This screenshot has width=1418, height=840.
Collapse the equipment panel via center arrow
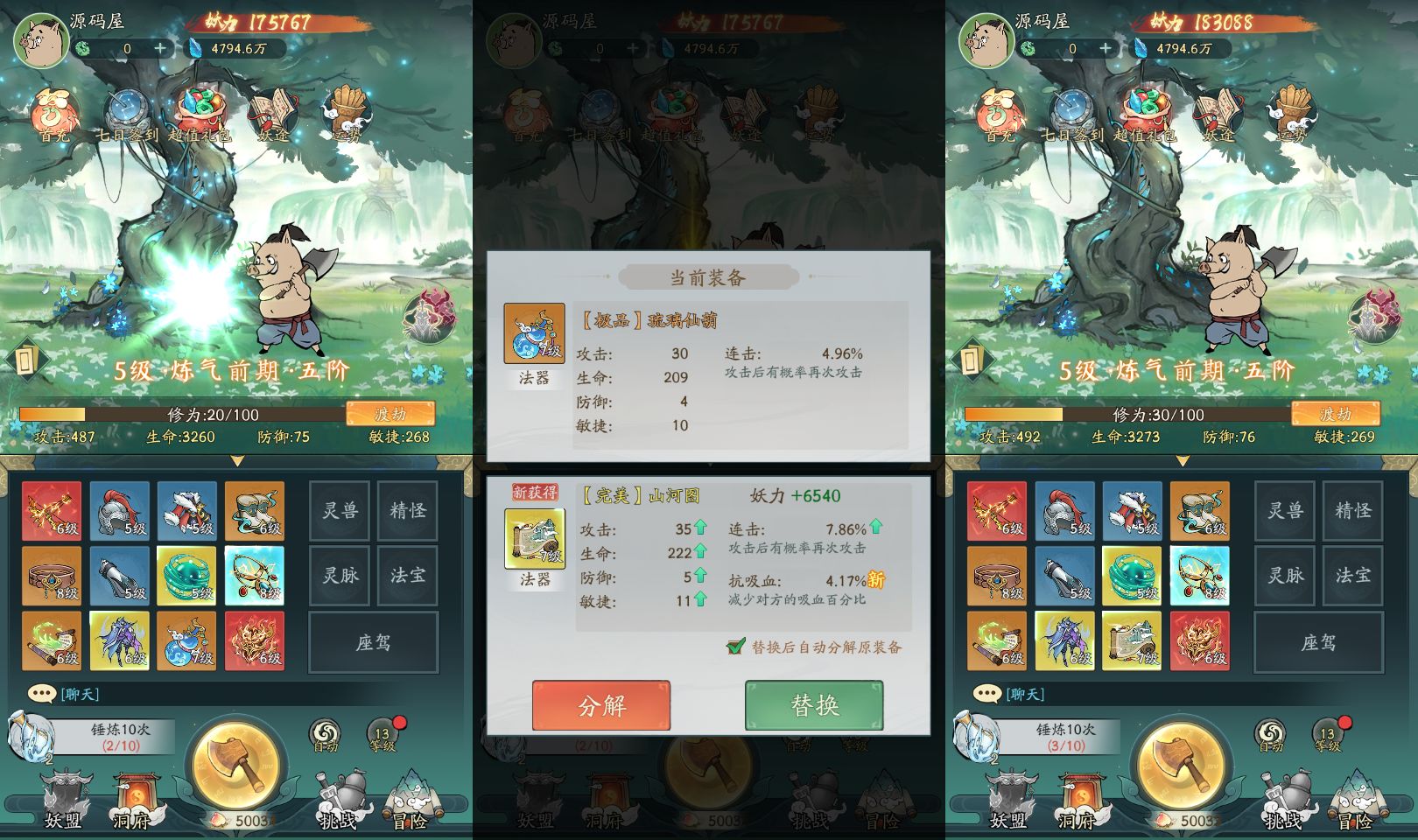(x=236, y=462)
